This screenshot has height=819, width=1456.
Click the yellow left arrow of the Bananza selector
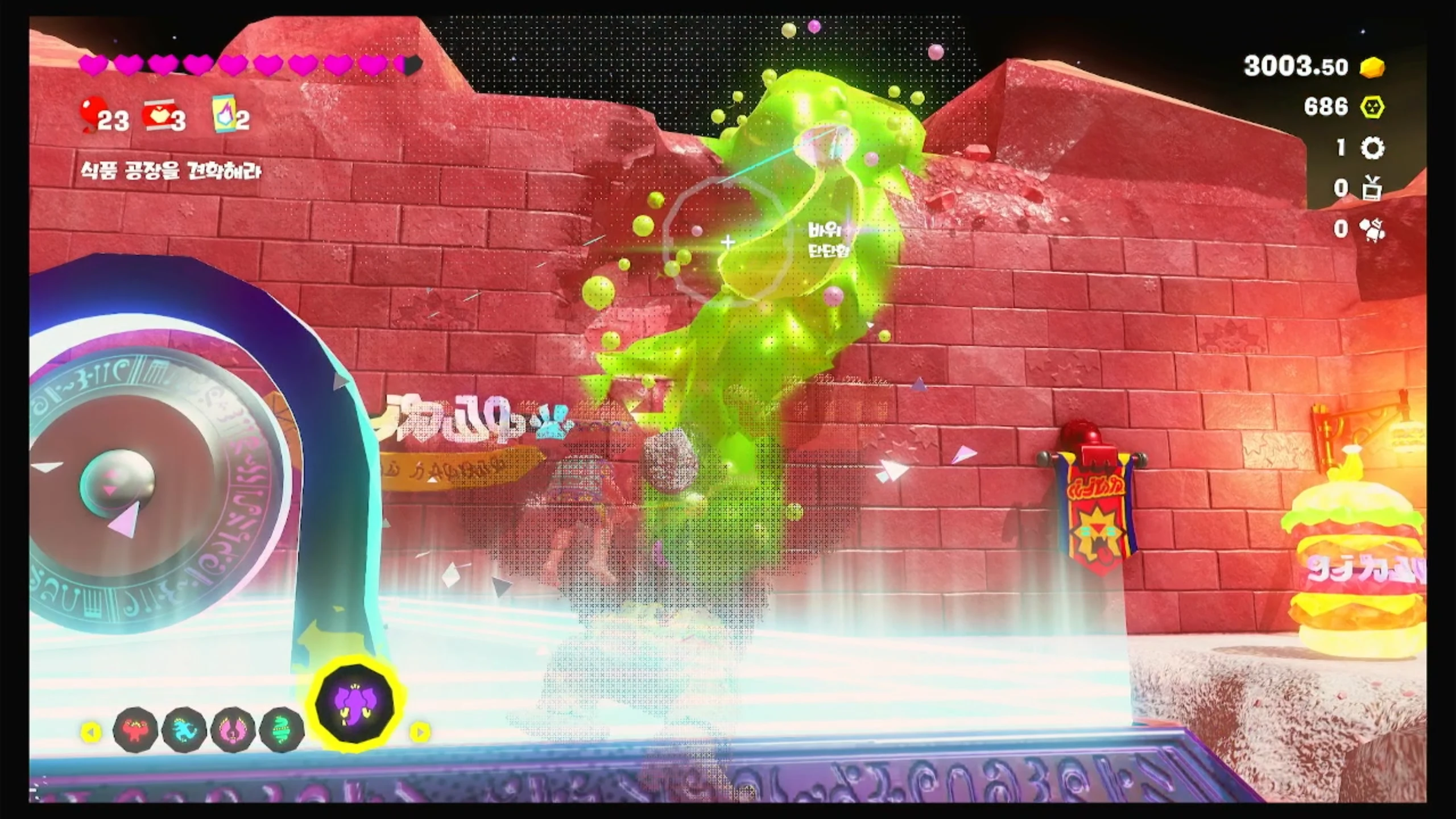pyautogui.click(x=91, y=732)
